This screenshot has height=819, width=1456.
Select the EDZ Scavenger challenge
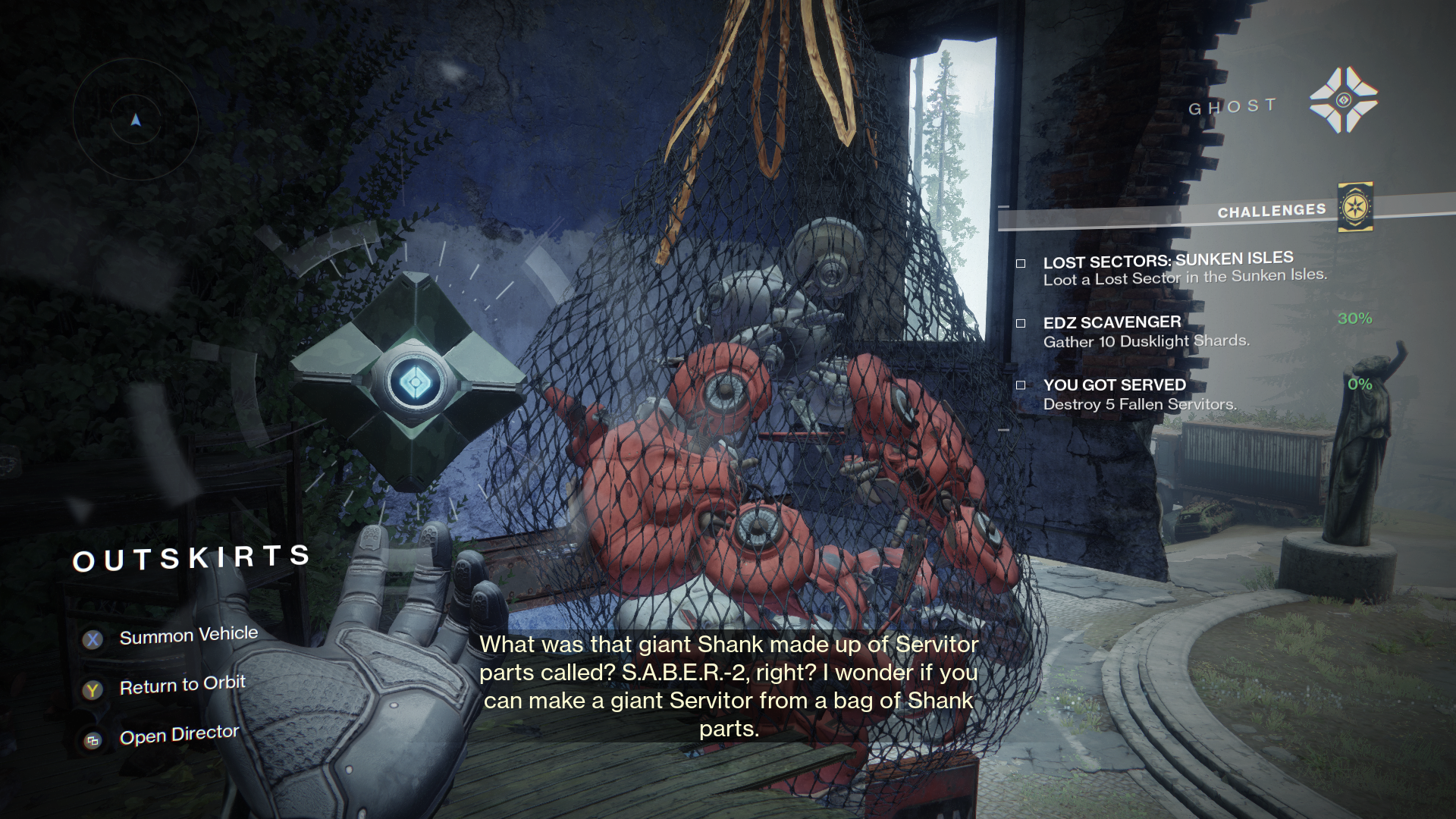(1145, 331)
